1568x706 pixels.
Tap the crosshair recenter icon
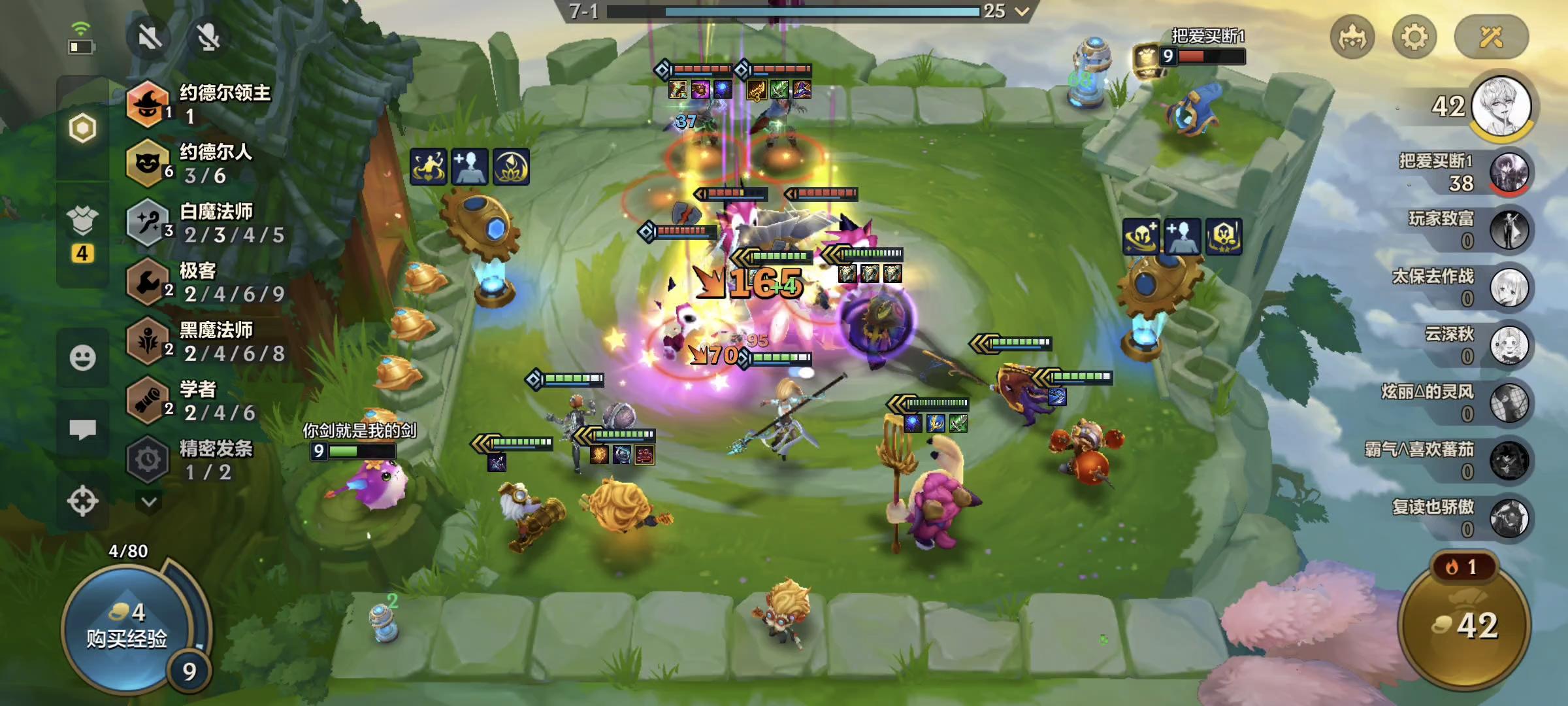(83, 501)
